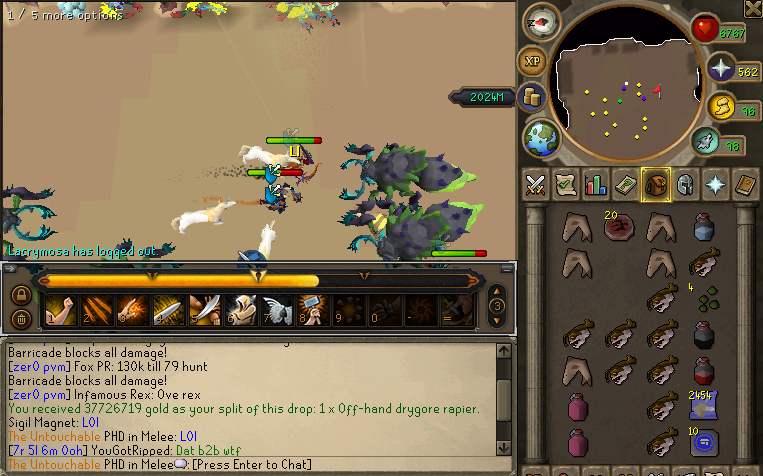The height and width of the screenshot is (476, 763).
Task: Click the summoning wolf orb
Action: coord(705,143)
